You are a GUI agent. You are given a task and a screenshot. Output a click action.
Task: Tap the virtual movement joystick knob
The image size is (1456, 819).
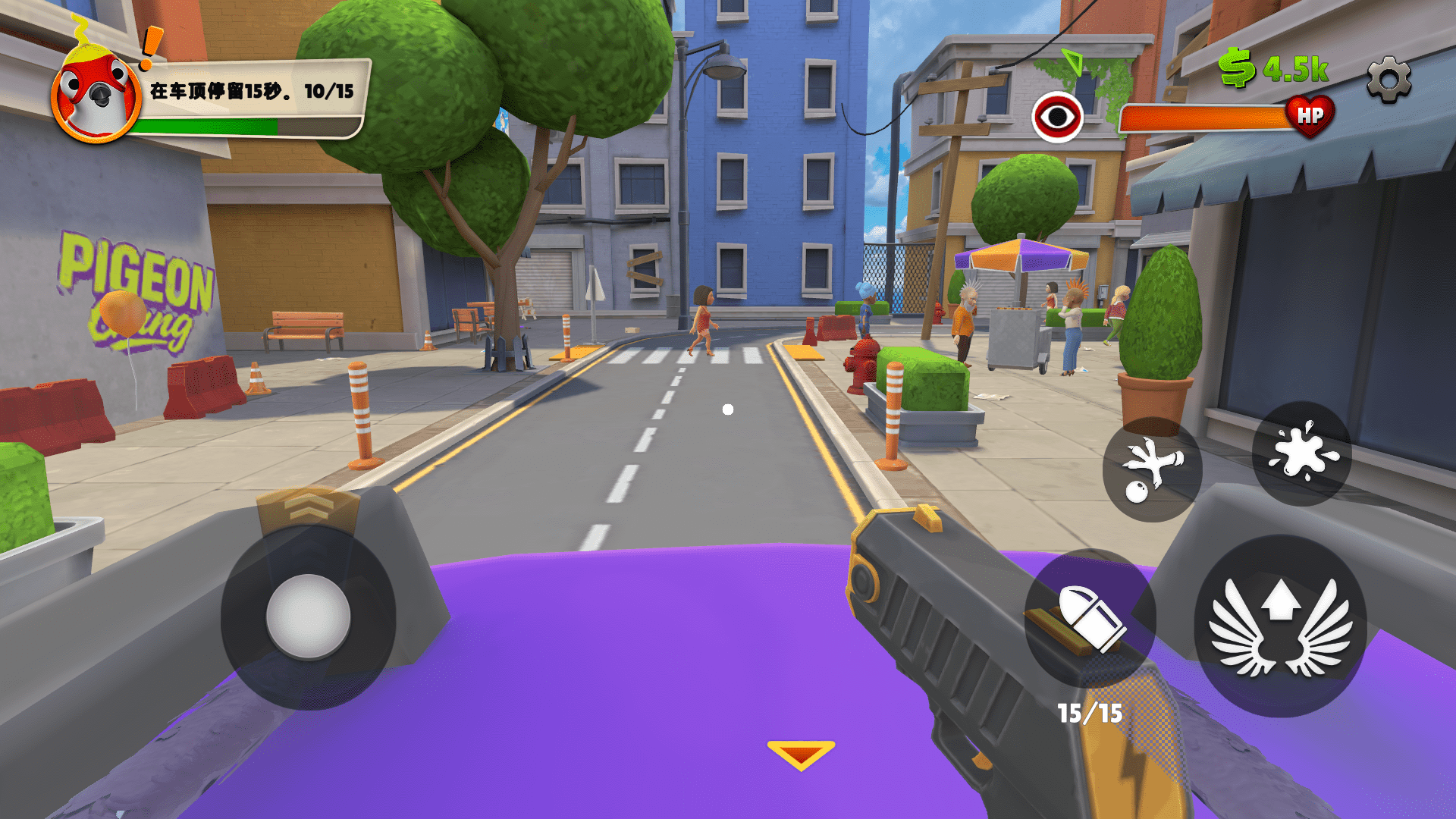[308, 617]
